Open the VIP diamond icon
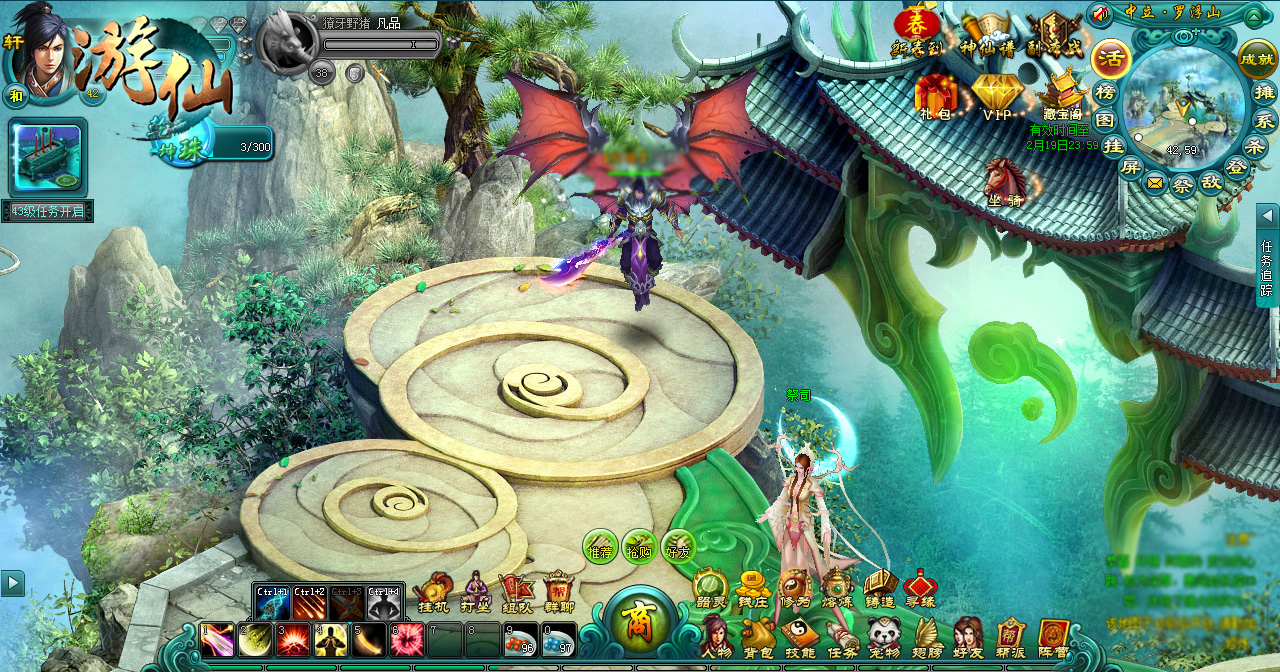The image size is (1280, 672). pyautogui.click(x=996, y=96)
